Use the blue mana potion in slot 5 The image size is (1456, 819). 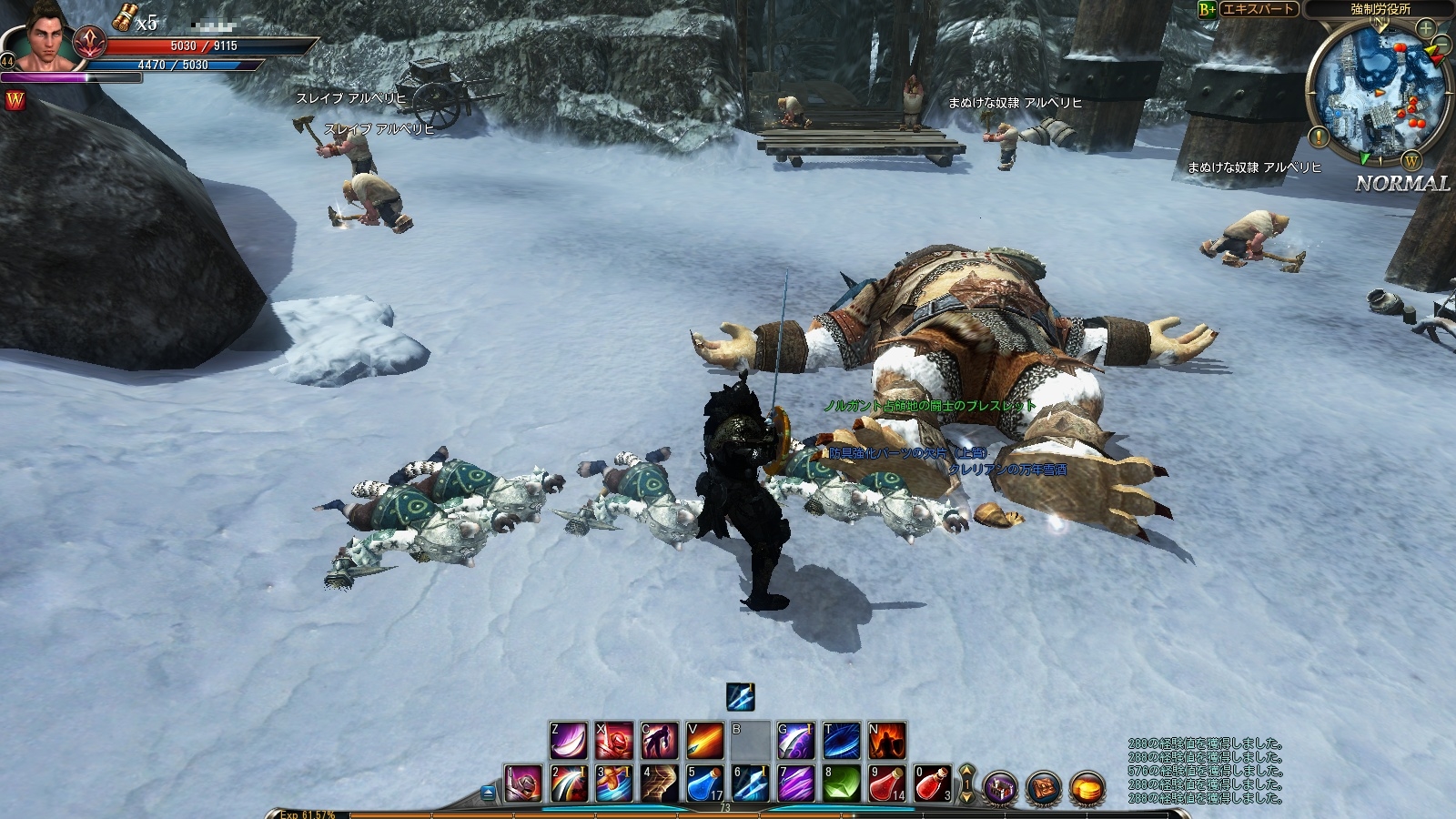704,784
